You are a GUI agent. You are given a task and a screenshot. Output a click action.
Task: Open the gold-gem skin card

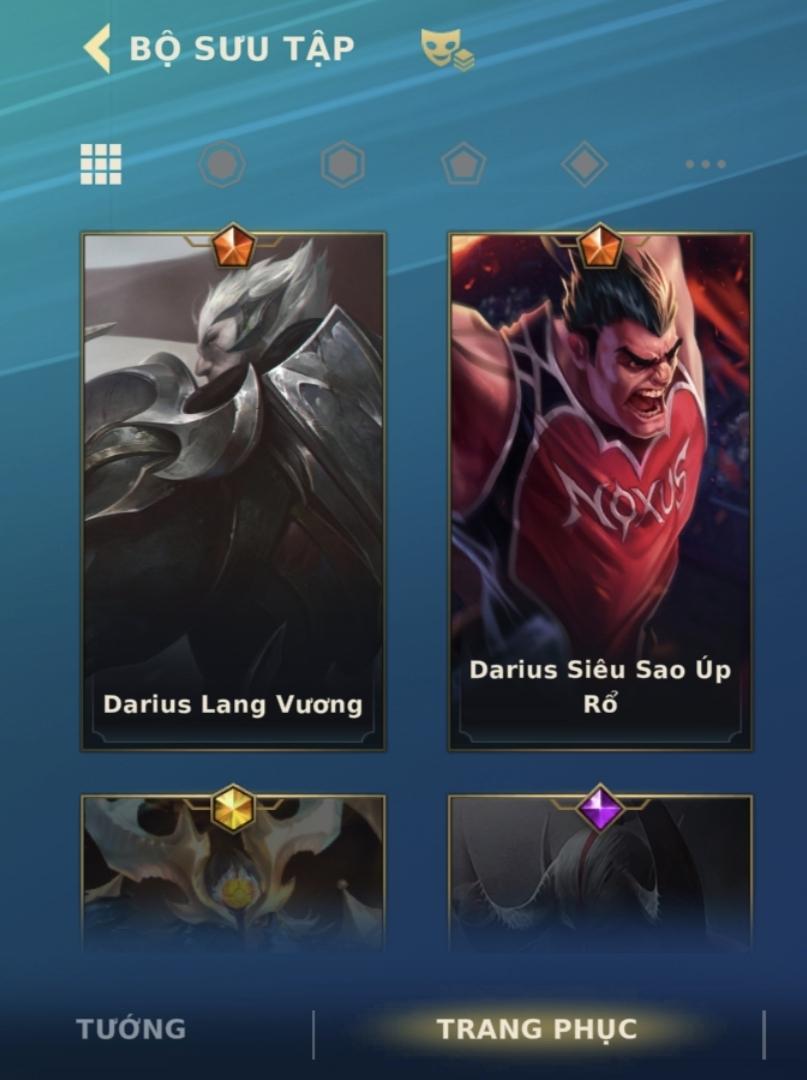(x=233, y=870)
